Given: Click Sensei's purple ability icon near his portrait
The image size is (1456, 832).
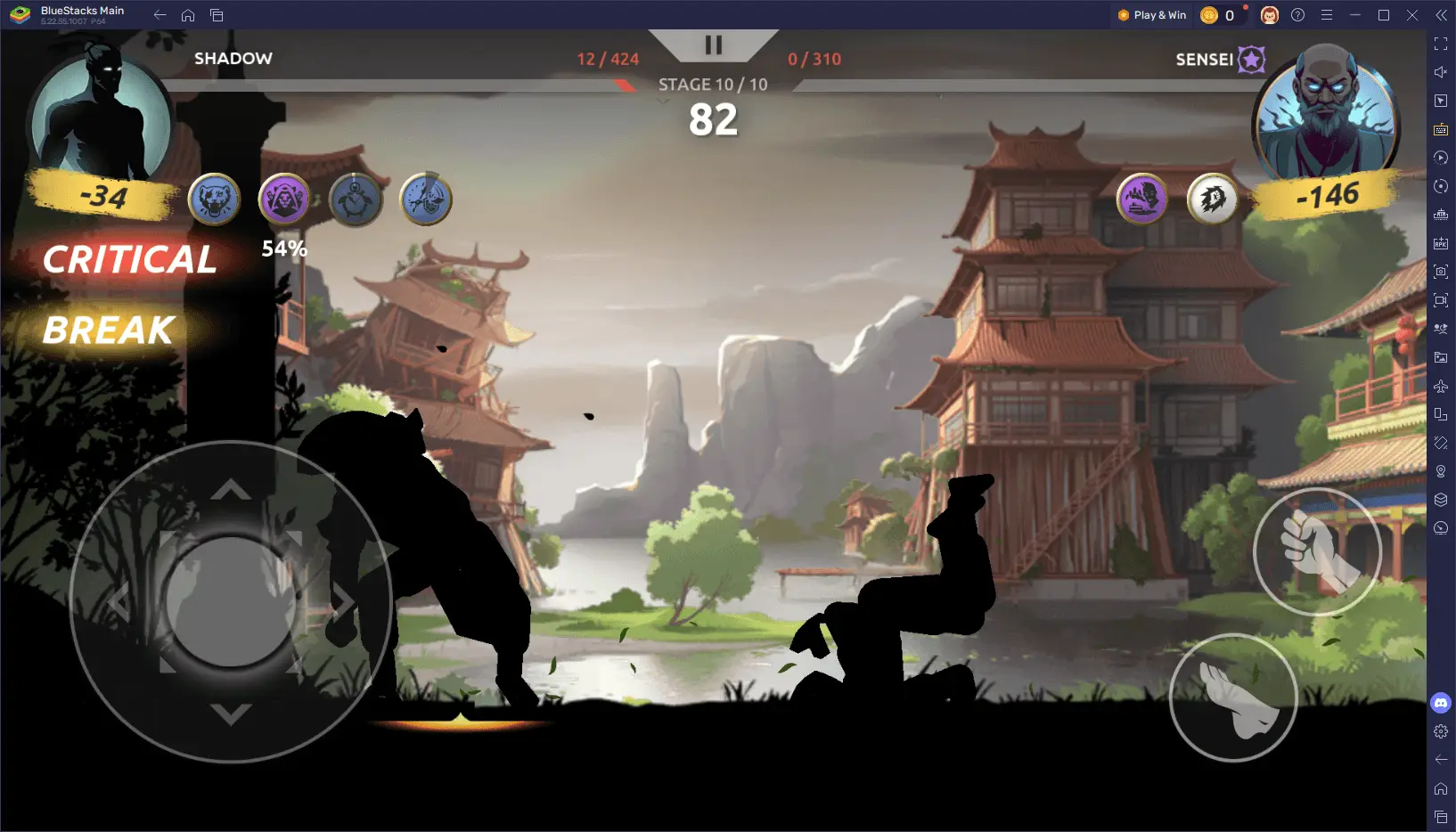Looking at the screenshot, I should tap(1142, 200).
